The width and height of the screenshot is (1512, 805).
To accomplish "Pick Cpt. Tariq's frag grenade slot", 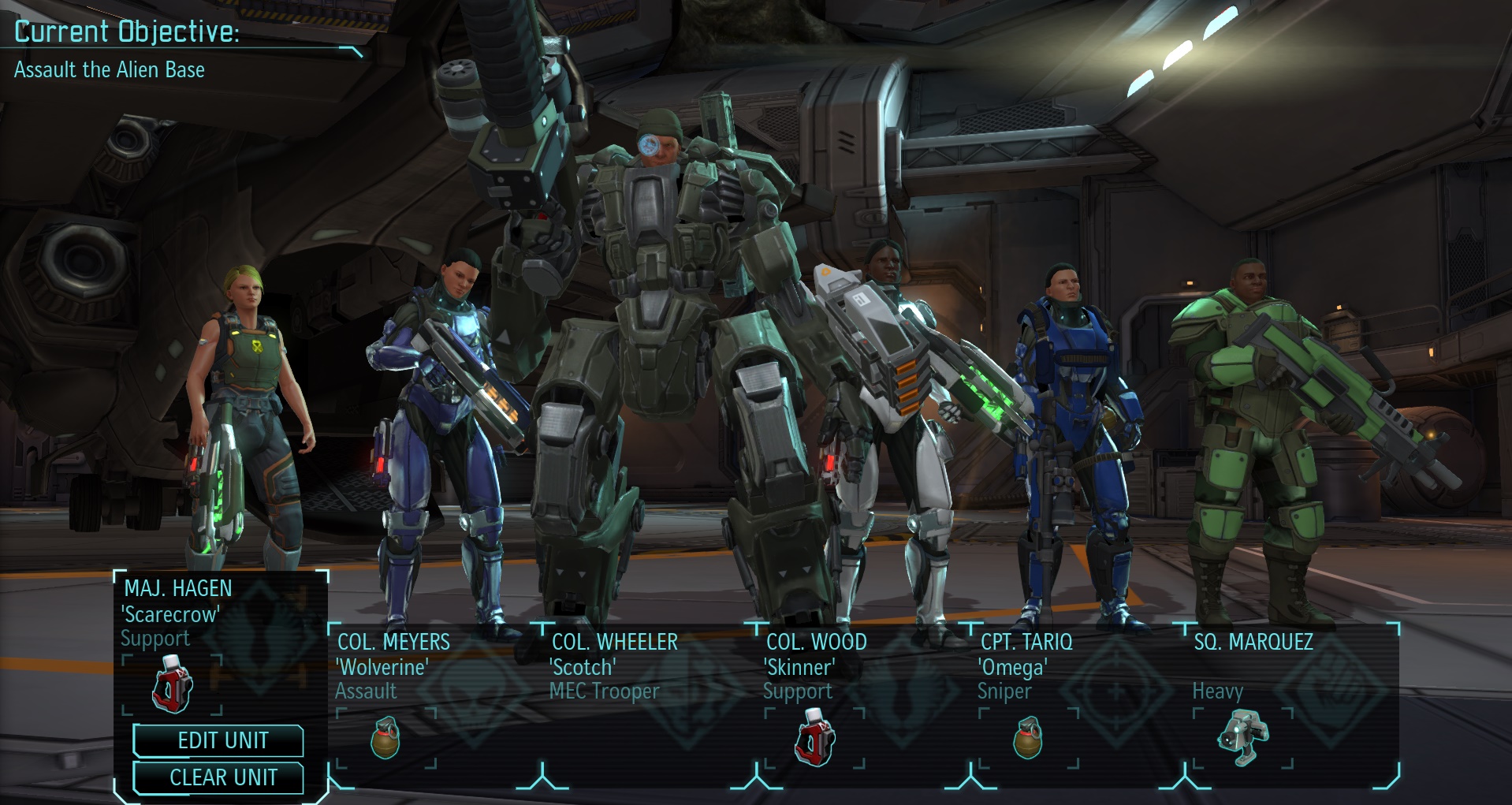I will click(1028, 738).
